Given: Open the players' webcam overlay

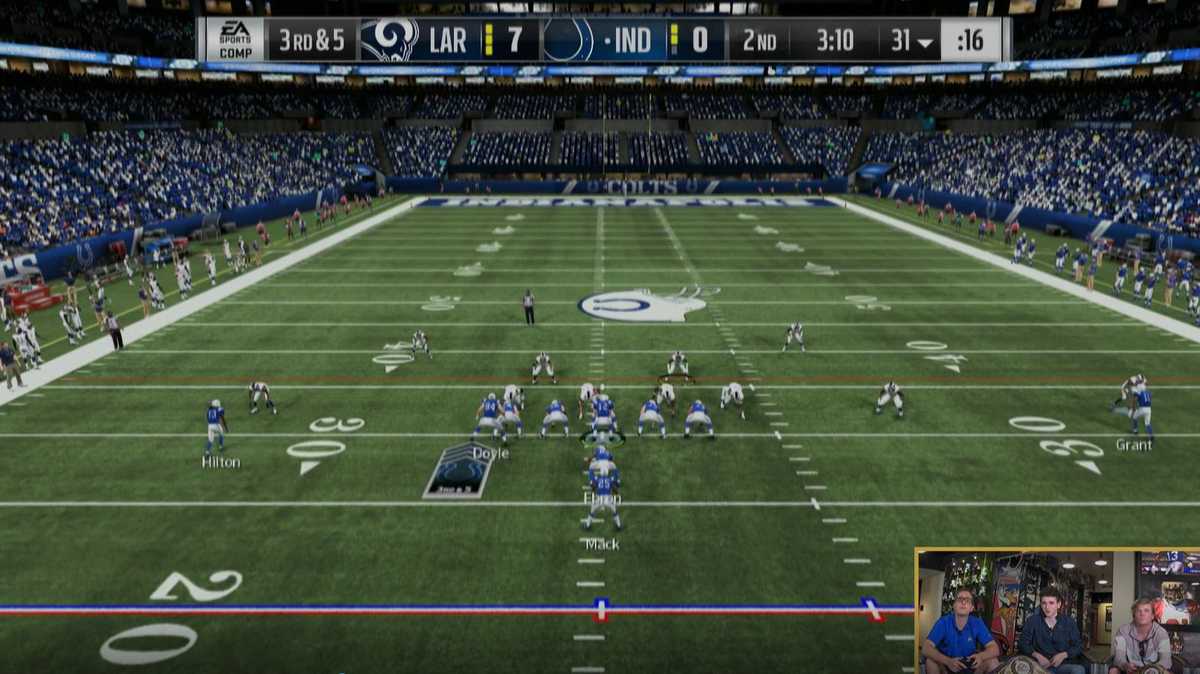Looking at the screenshot, I should (x=1057, y=611).
